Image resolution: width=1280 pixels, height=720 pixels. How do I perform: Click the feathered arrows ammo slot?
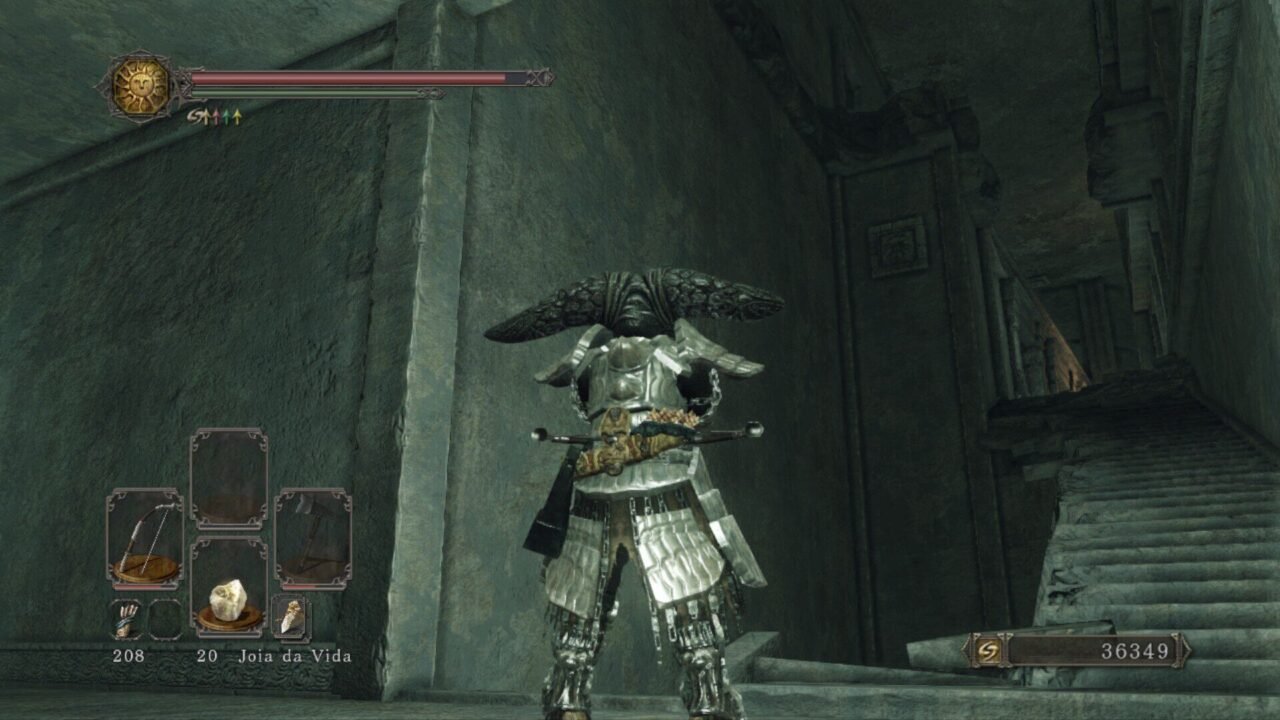pos(126,620)
